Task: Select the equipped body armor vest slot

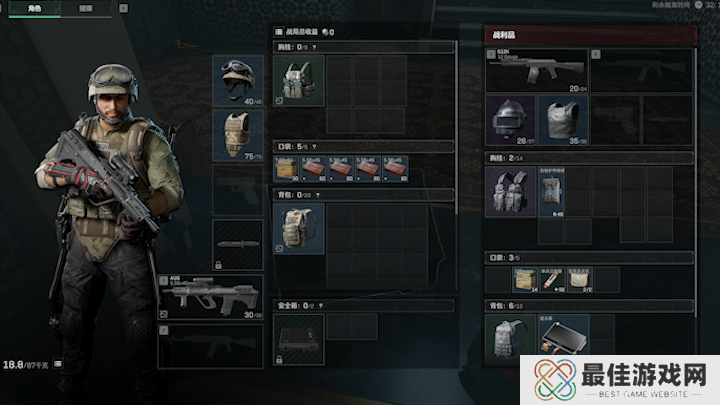Action: click(238, 135)
